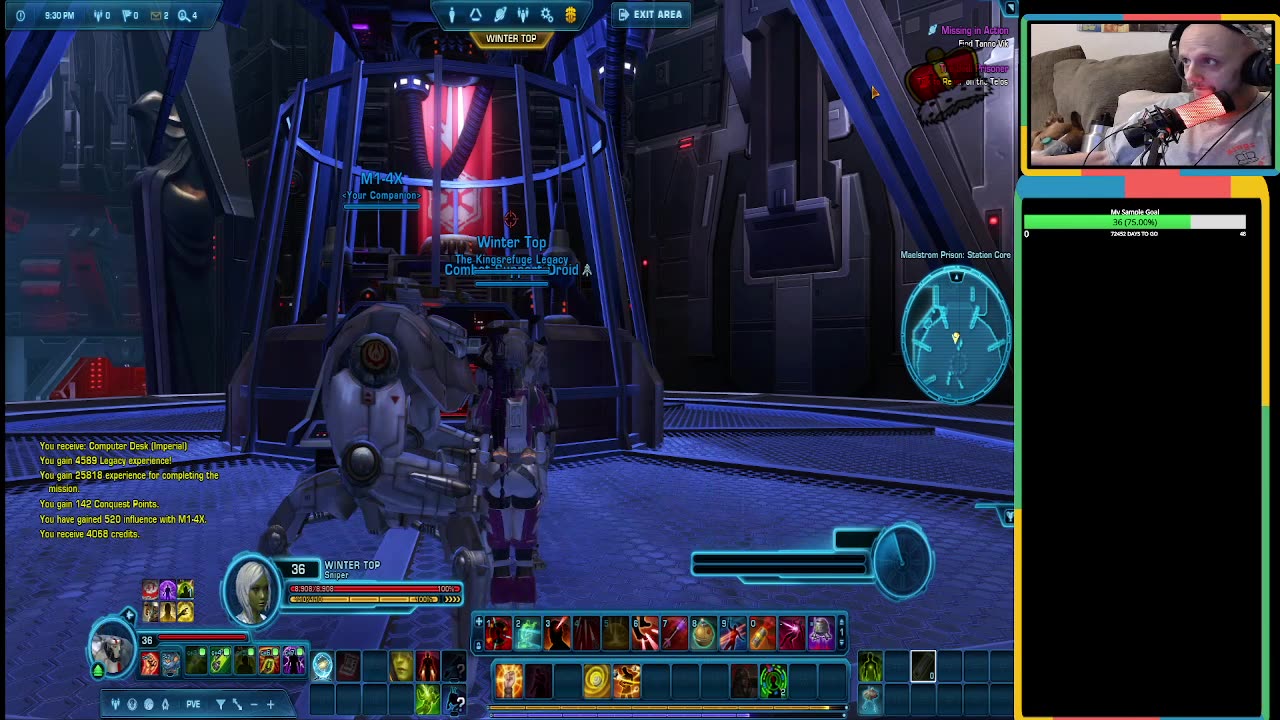Activate the ability in hotbar slot 1
The image size is (1280, 720).
point(499,632)
